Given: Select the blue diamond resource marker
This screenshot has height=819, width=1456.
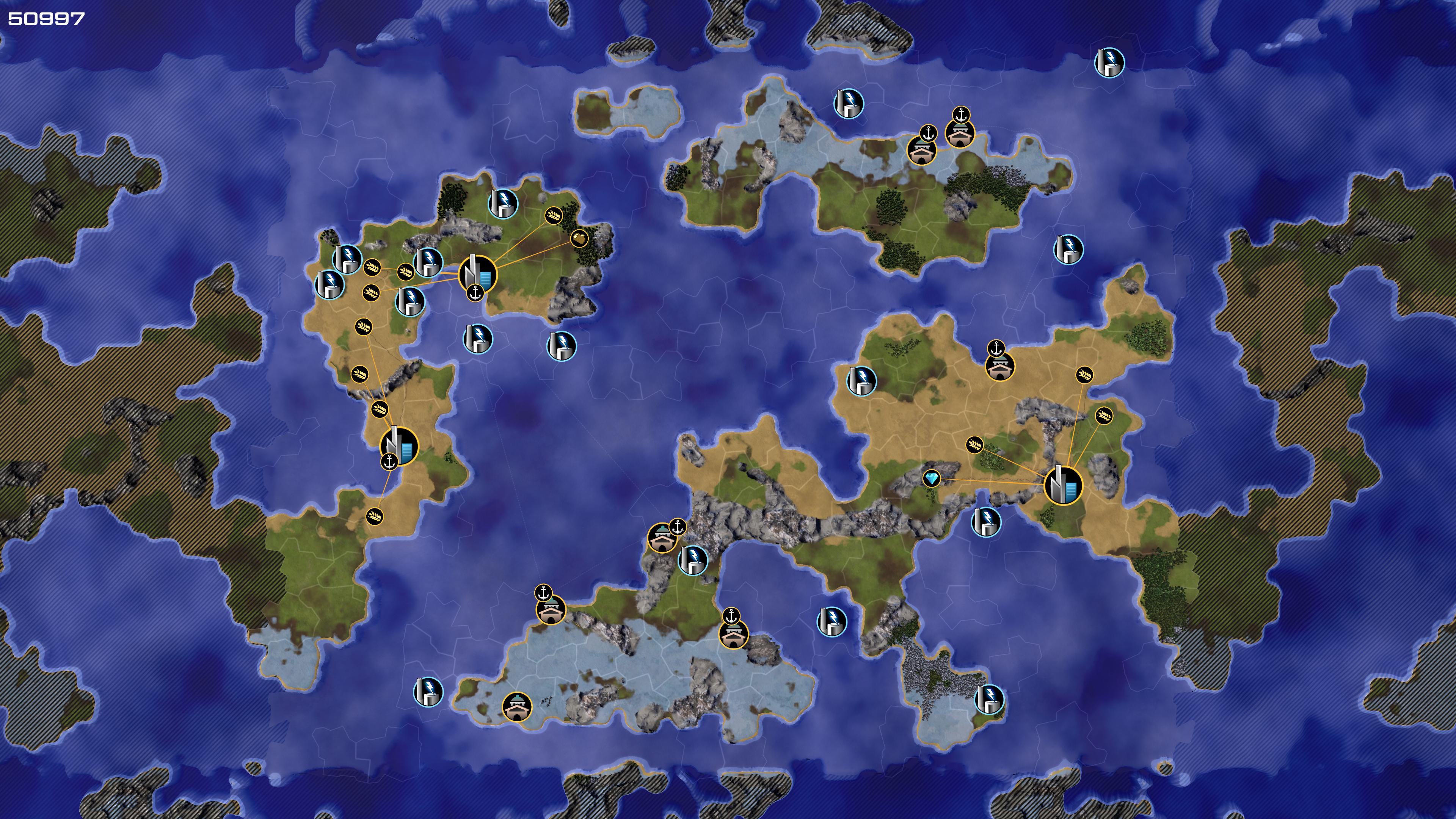Looking at the screenshot, I should [x=932, y=479].
